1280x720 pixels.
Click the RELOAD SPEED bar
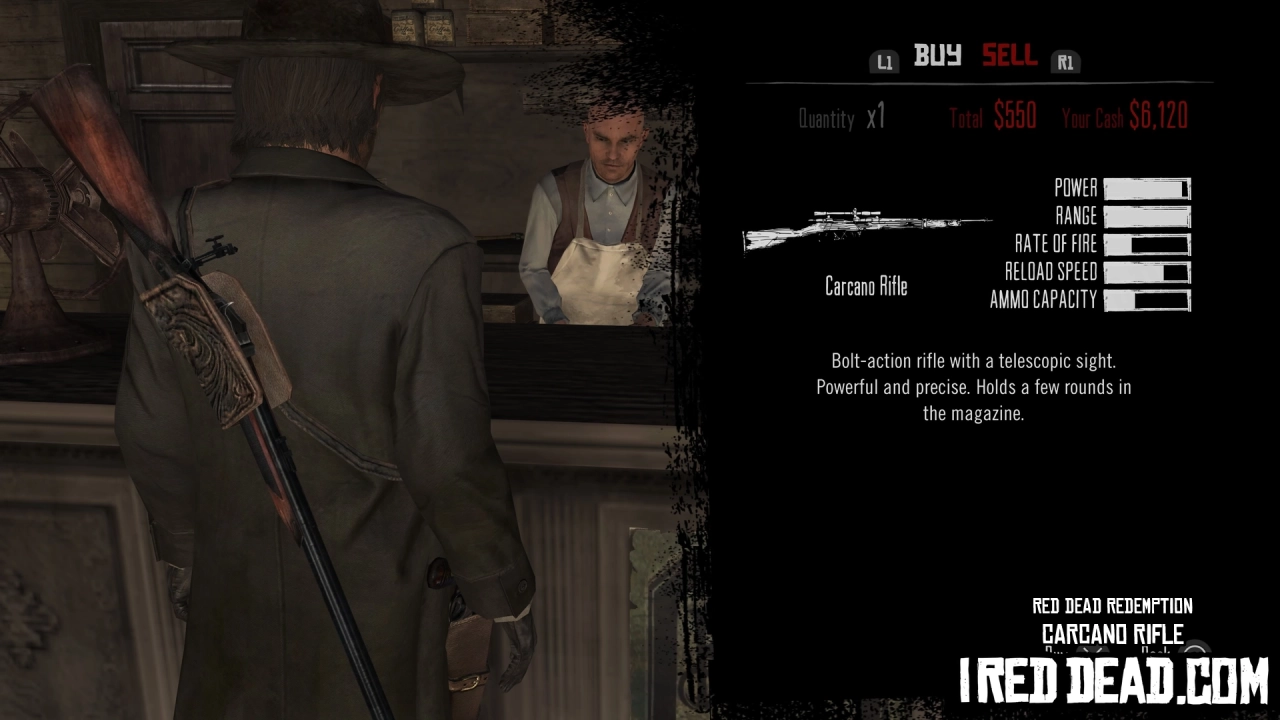click(1146, 271)
